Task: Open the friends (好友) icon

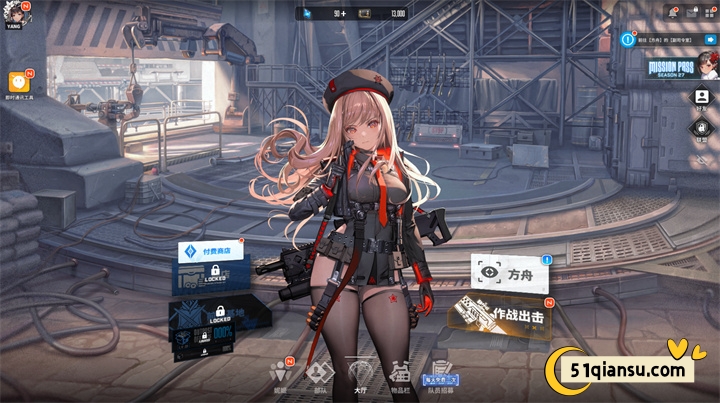Action: point(702,98)
